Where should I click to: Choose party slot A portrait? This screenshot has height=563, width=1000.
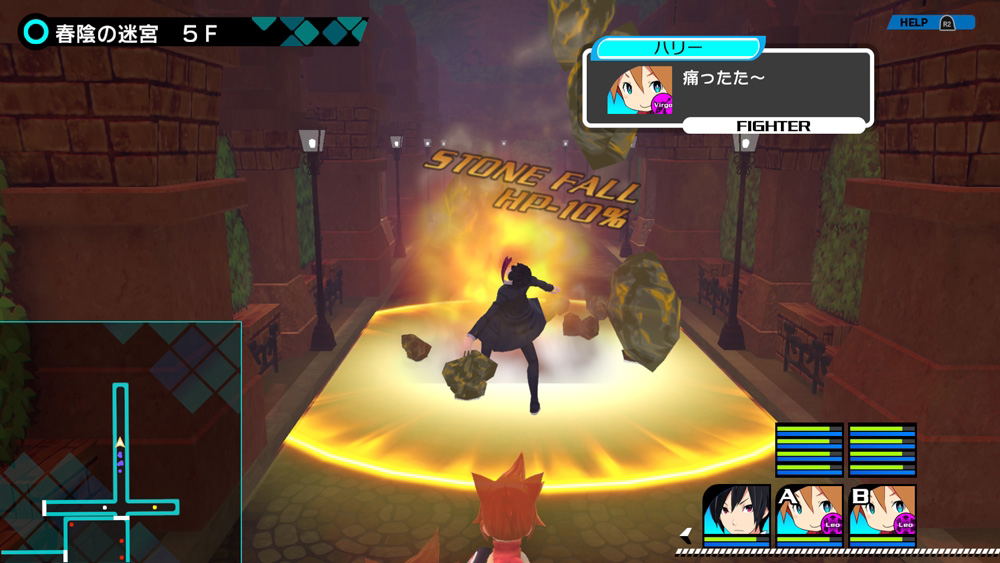point(809,511)
